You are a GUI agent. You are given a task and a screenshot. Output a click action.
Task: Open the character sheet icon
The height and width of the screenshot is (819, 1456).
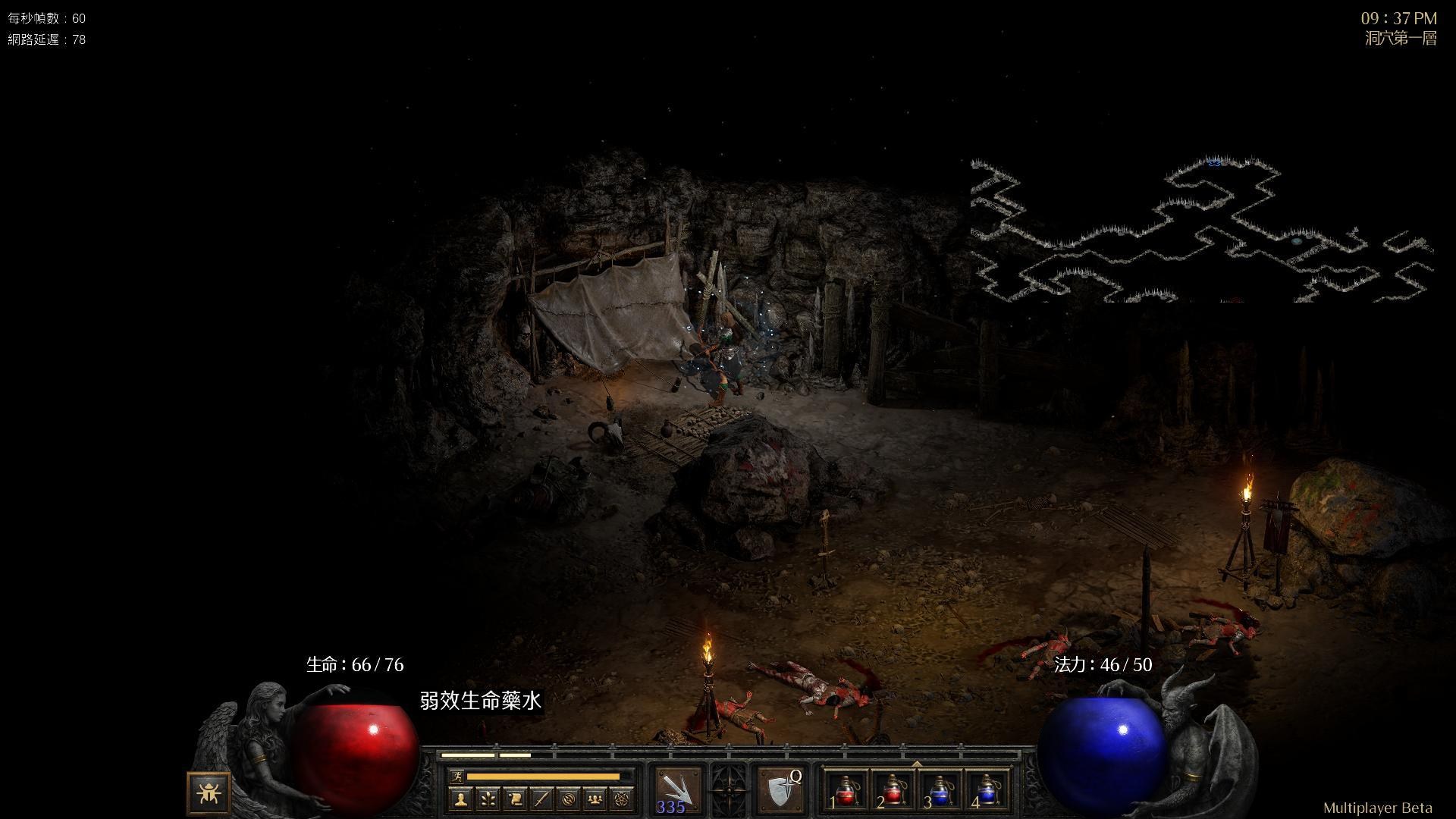coord(461,799)
